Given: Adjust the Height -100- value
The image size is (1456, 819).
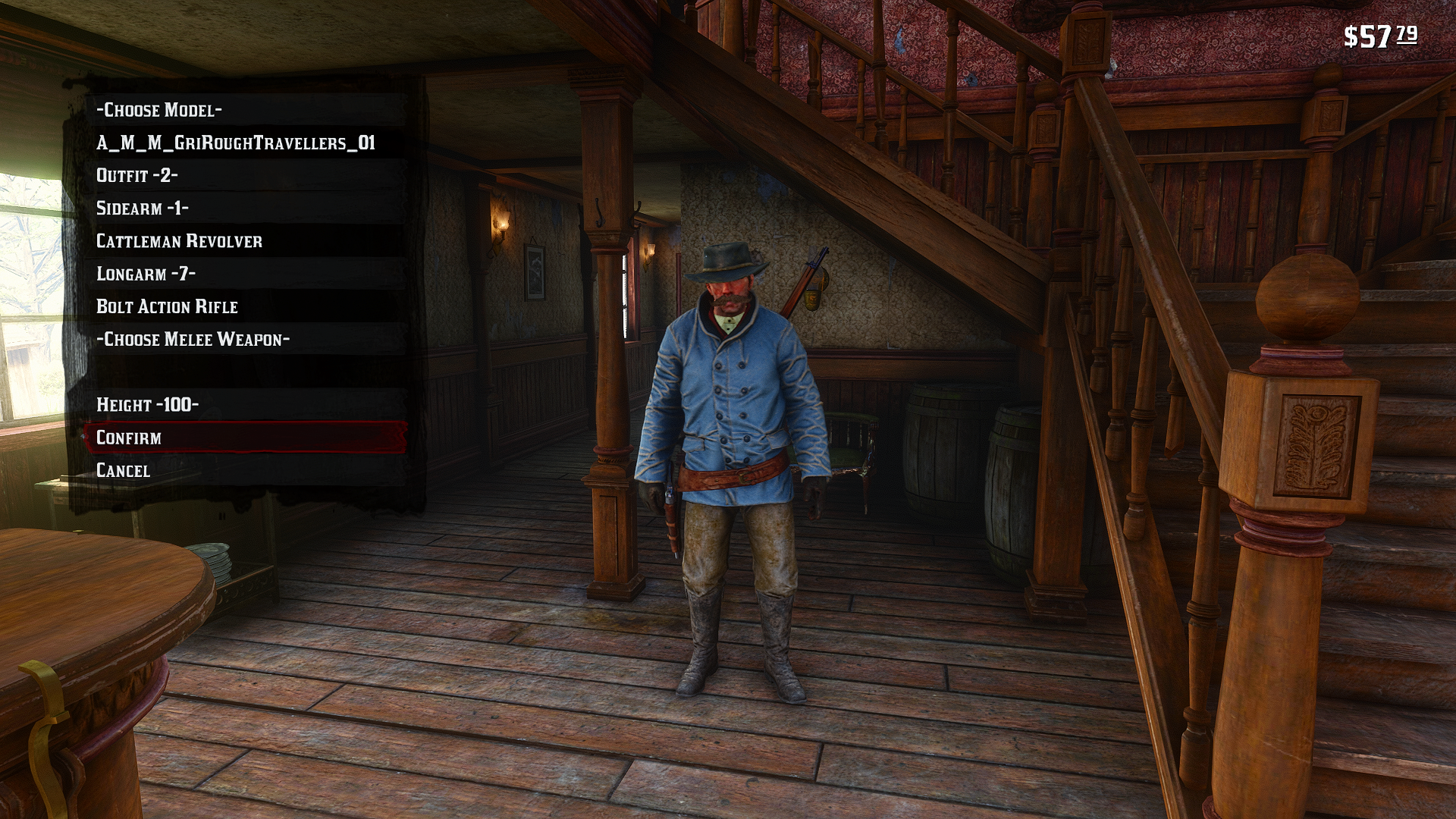Looking at the screenshot, I should coord(147,405).
